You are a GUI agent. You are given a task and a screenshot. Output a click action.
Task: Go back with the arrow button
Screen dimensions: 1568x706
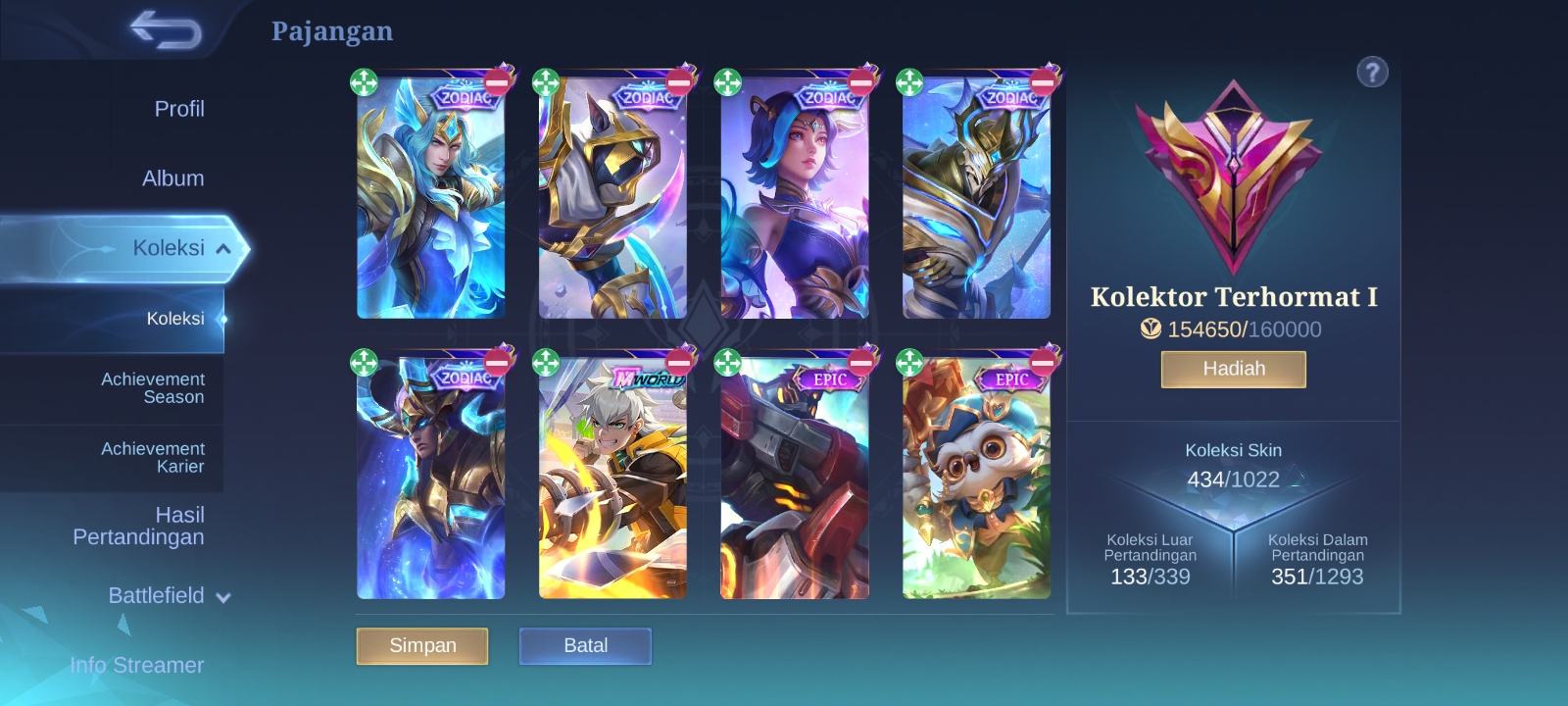point(165,30)
